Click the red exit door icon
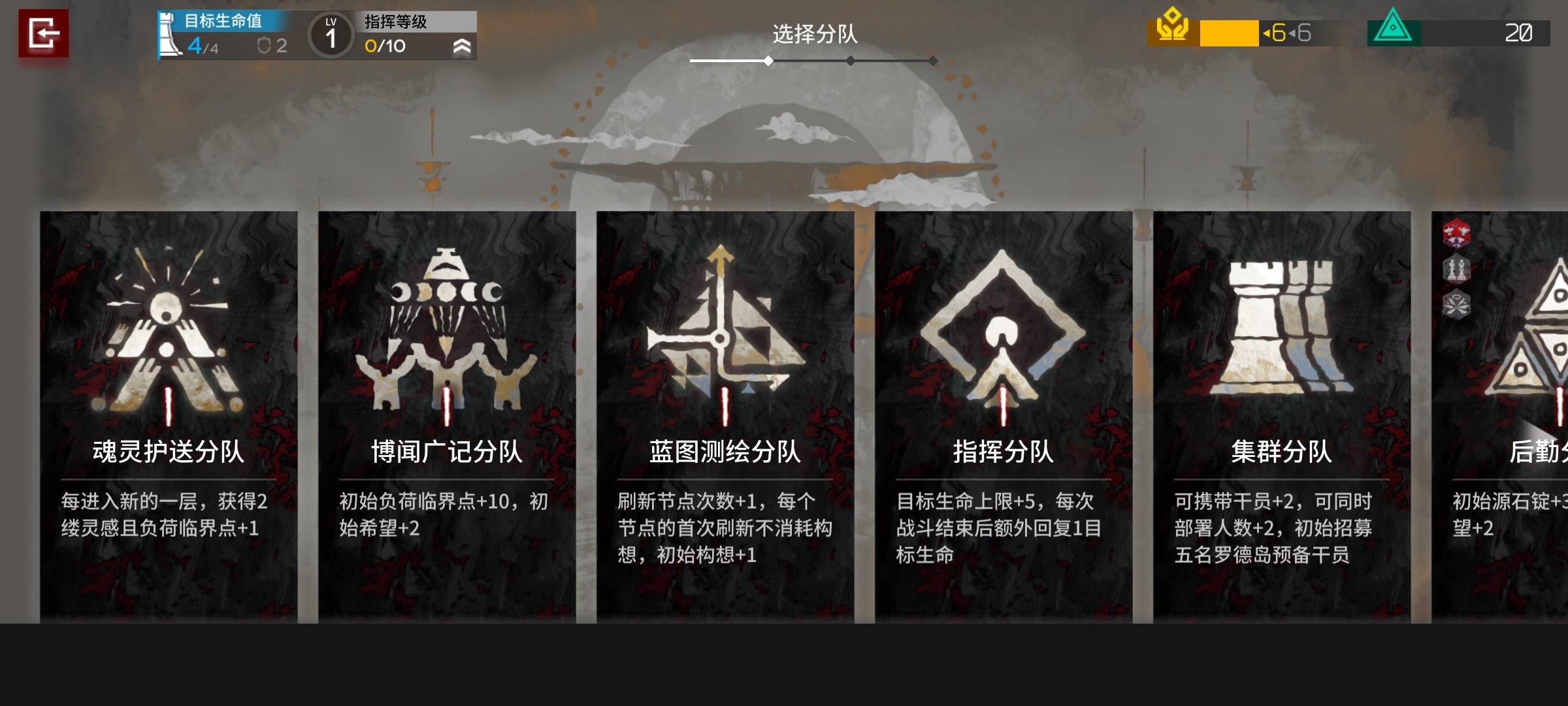1568x706 pixels. 44,31
